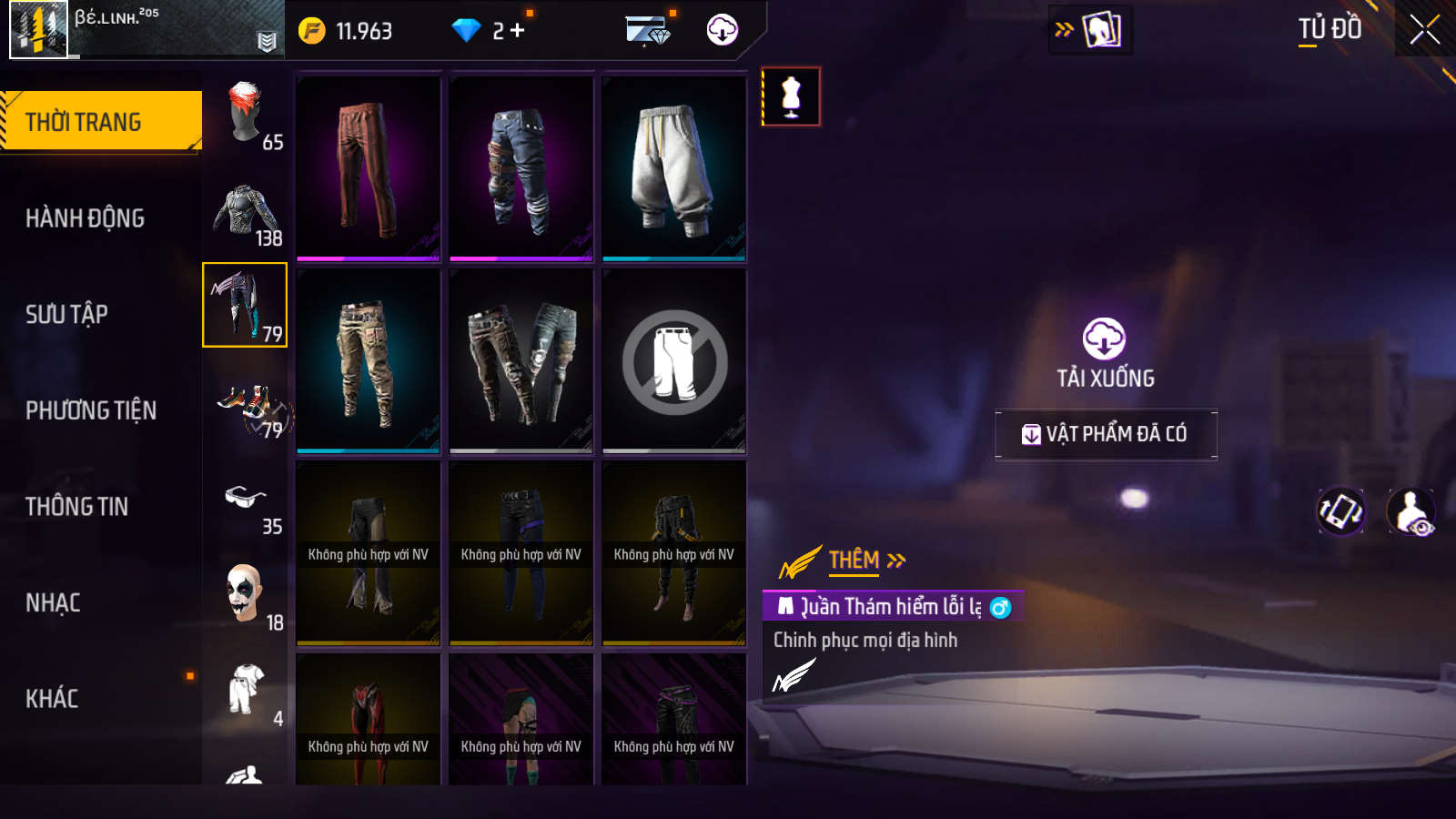Open the HÀNH ĐỘNG section
The width and height of the screenshot is (1456, 819).
click(85, 218)
